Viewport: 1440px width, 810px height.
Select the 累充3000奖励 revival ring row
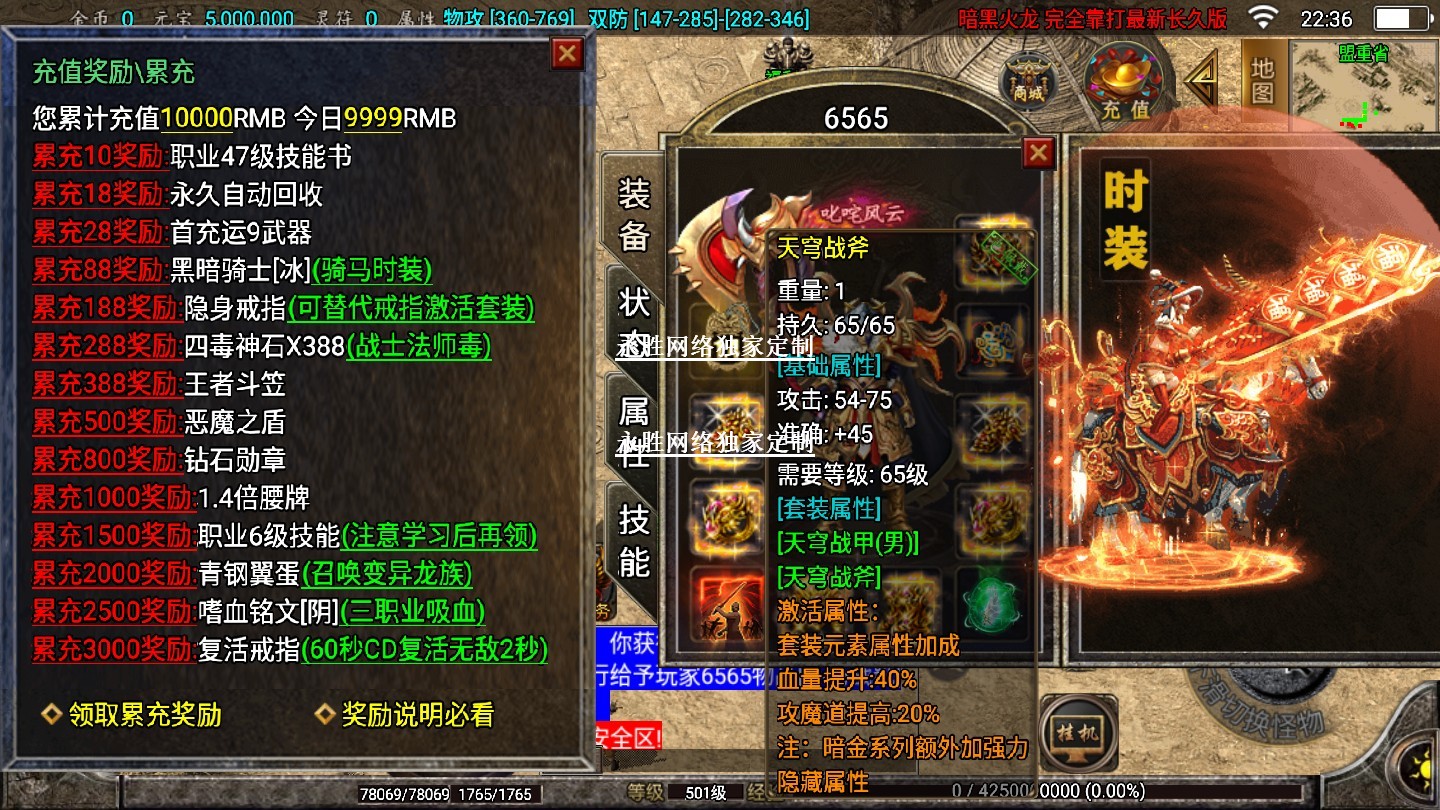click(x=113, y=650)
